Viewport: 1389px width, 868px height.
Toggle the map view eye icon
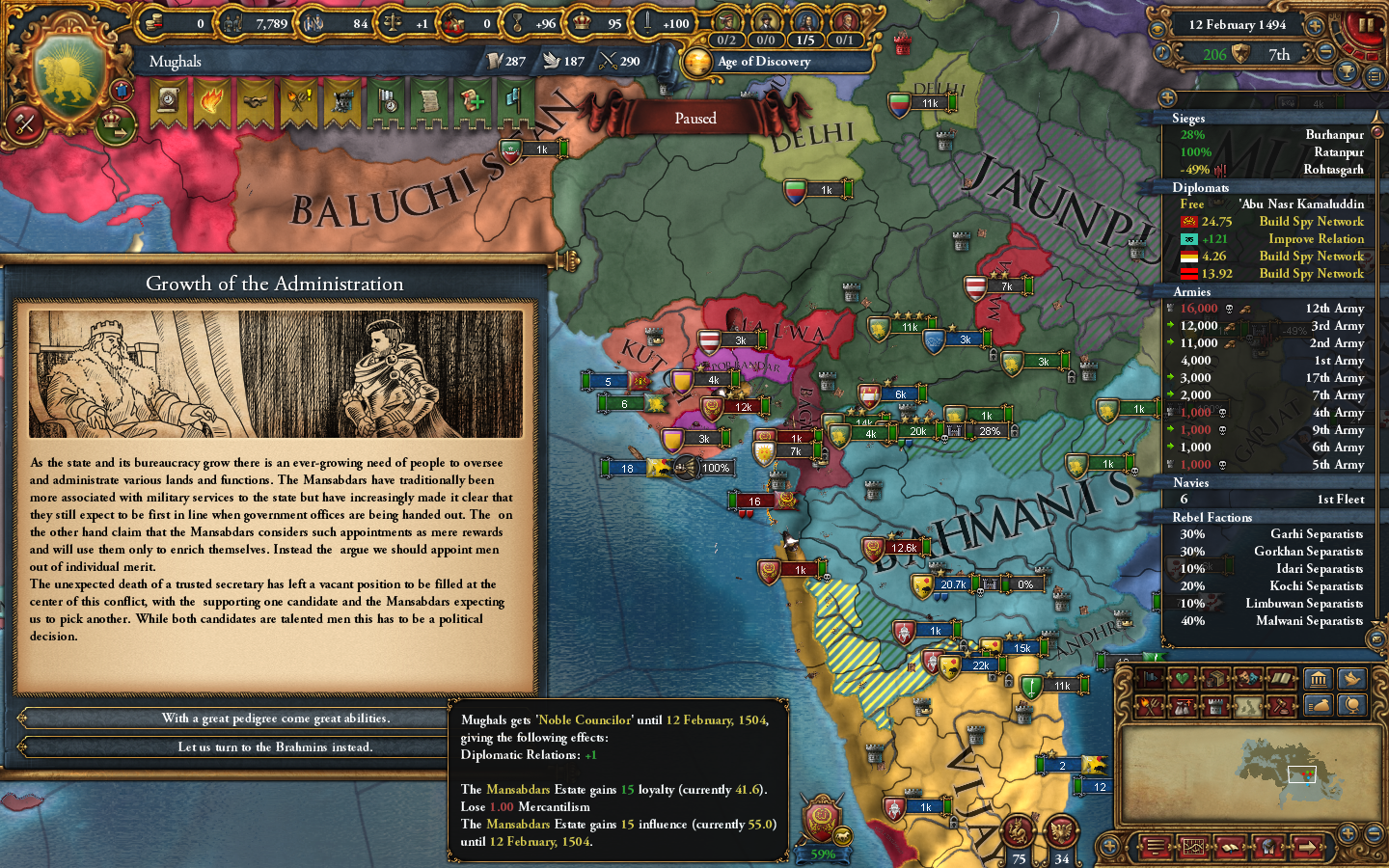coord(1157,29)
